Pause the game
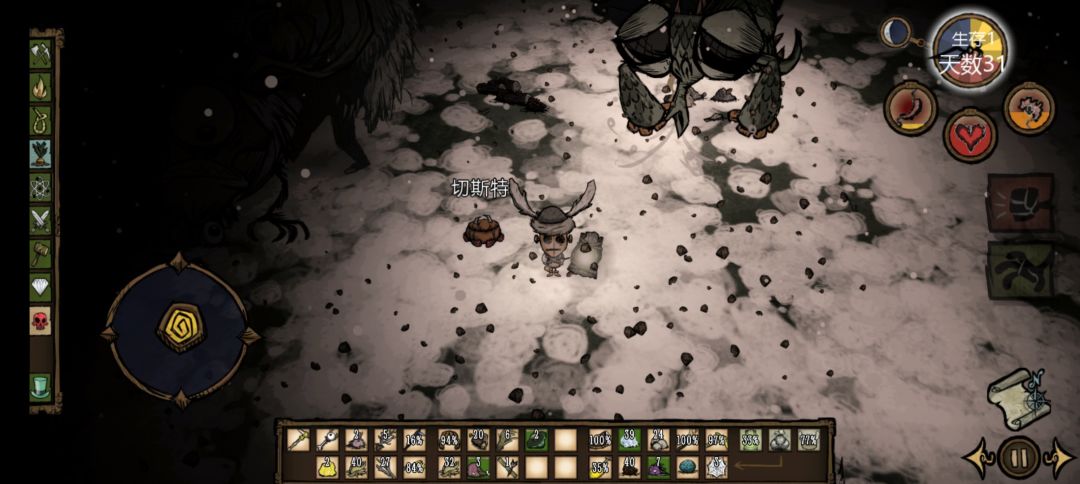1080x484 pixels. coord(1018,459)
